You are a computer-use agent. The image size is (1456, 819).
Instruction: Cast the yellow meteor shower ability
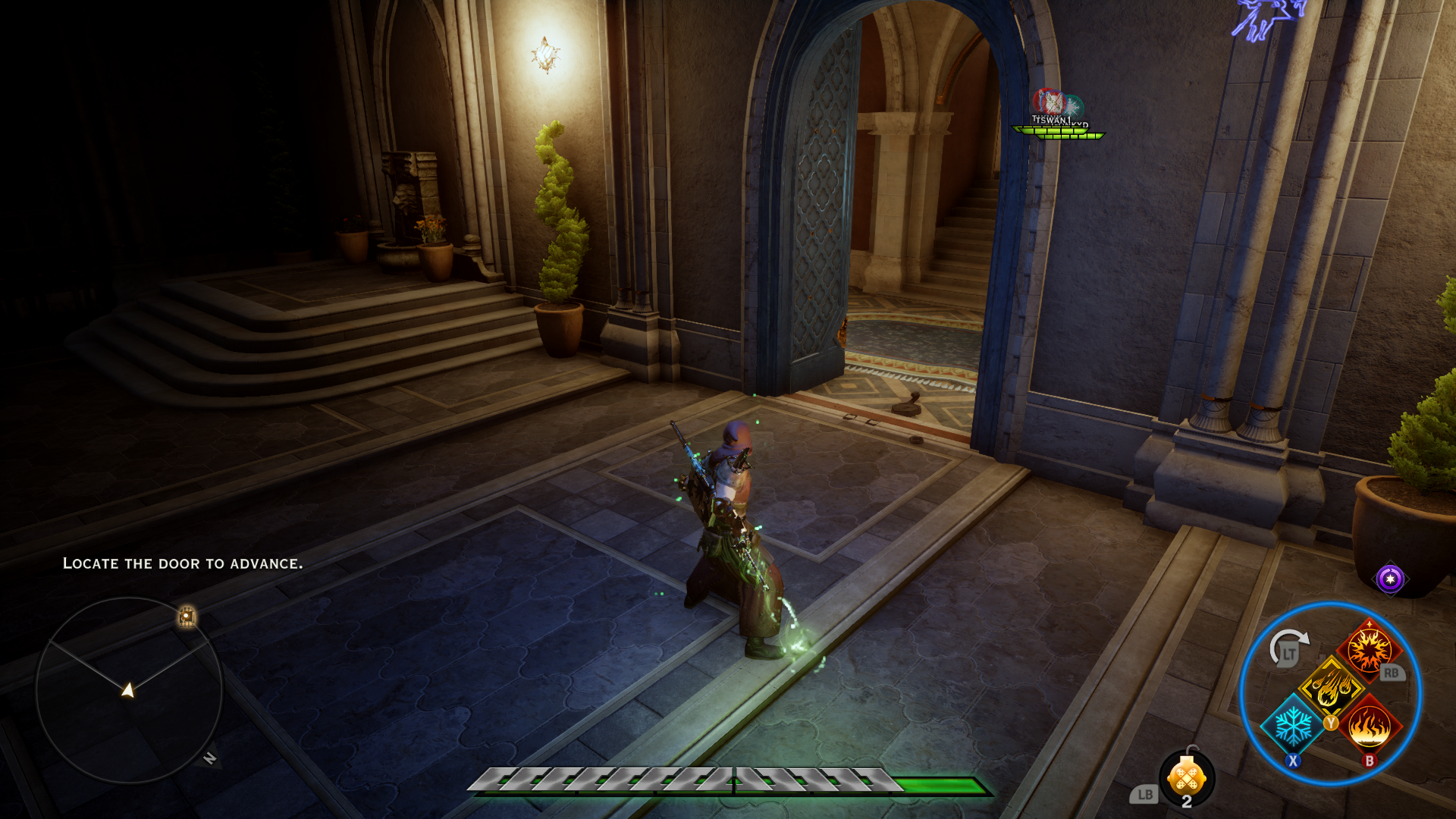click(1331, 688)
